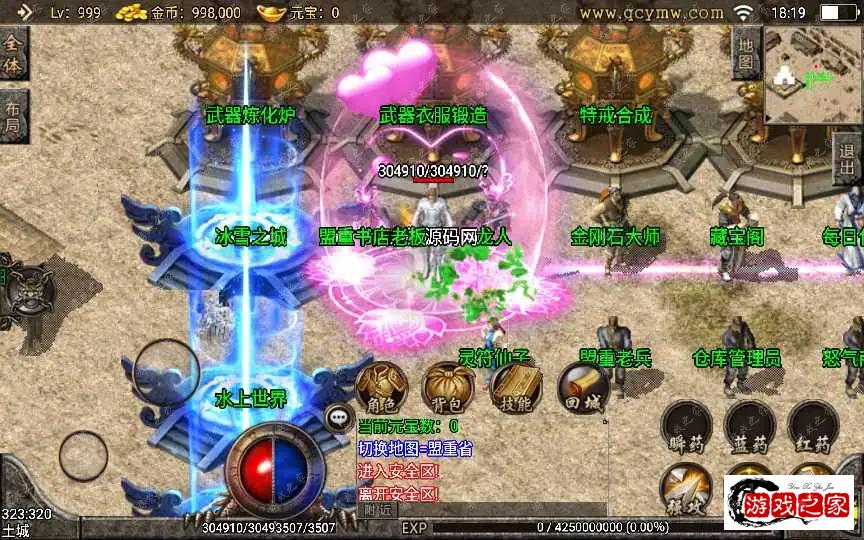The image size is (864, 540).
Task: Click the 退出 exit button
Action: tap(849, 160)
